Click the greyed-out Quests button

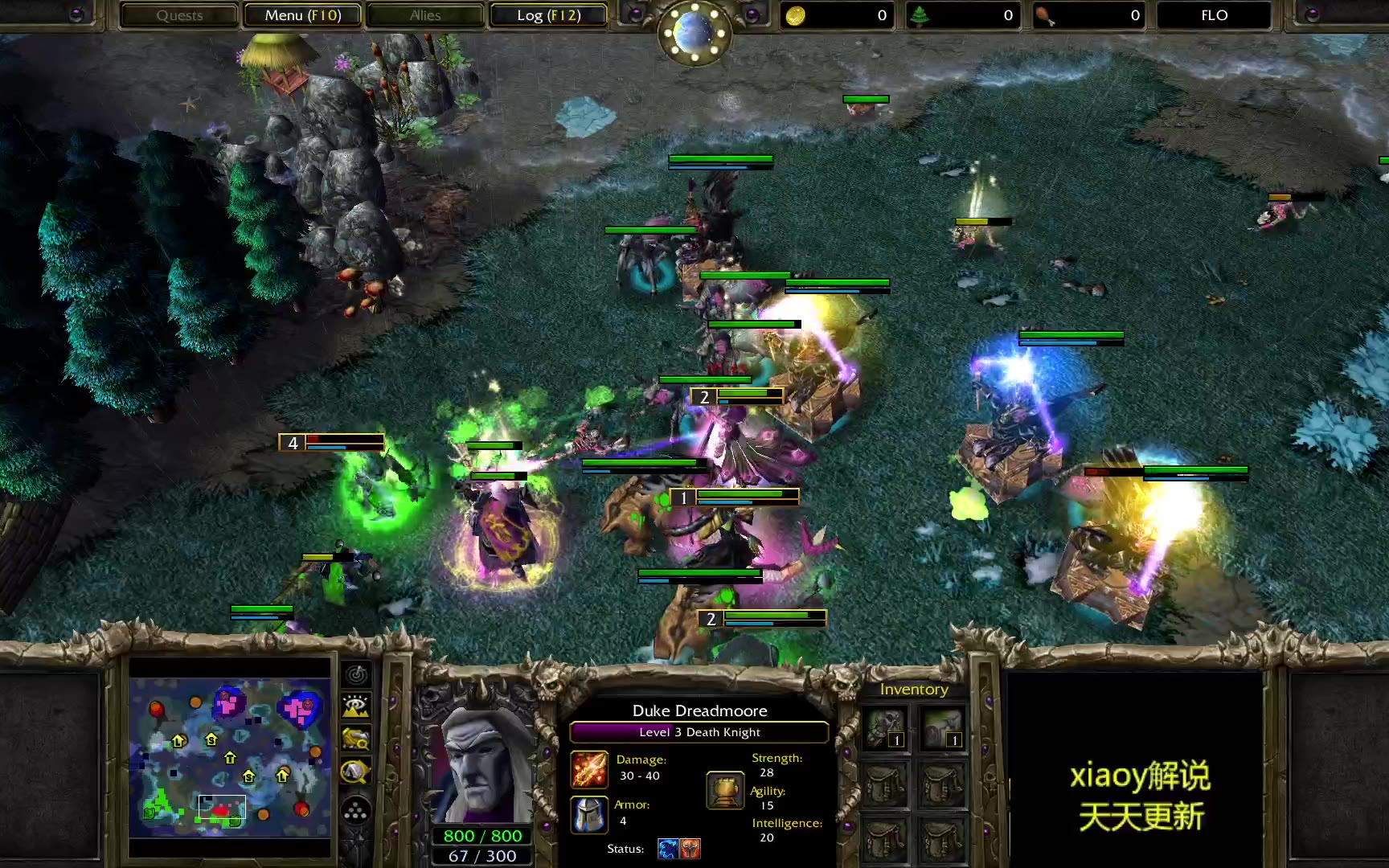(179, 15)
